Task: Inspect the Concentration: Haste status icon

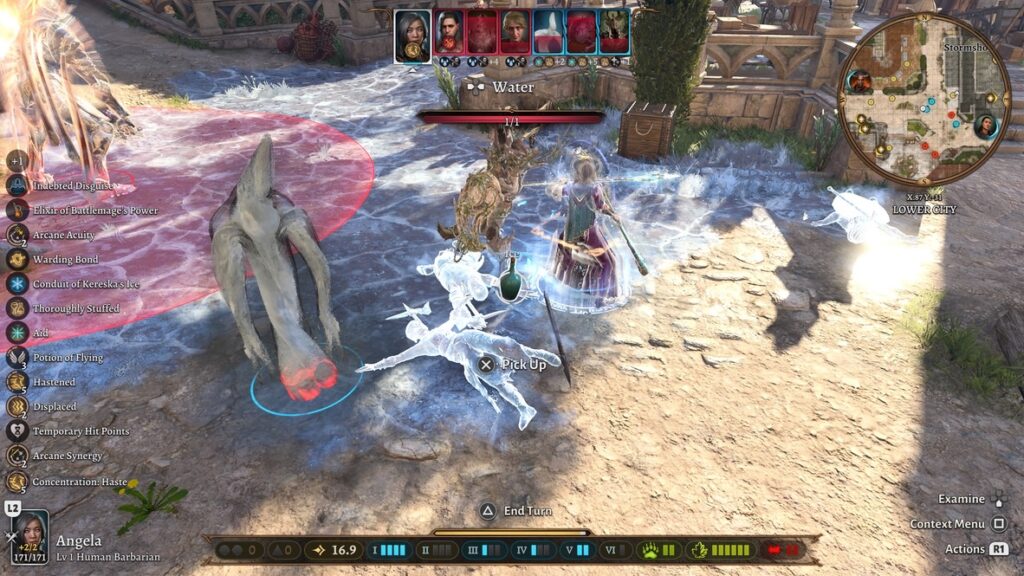Action: click(17, 481)
